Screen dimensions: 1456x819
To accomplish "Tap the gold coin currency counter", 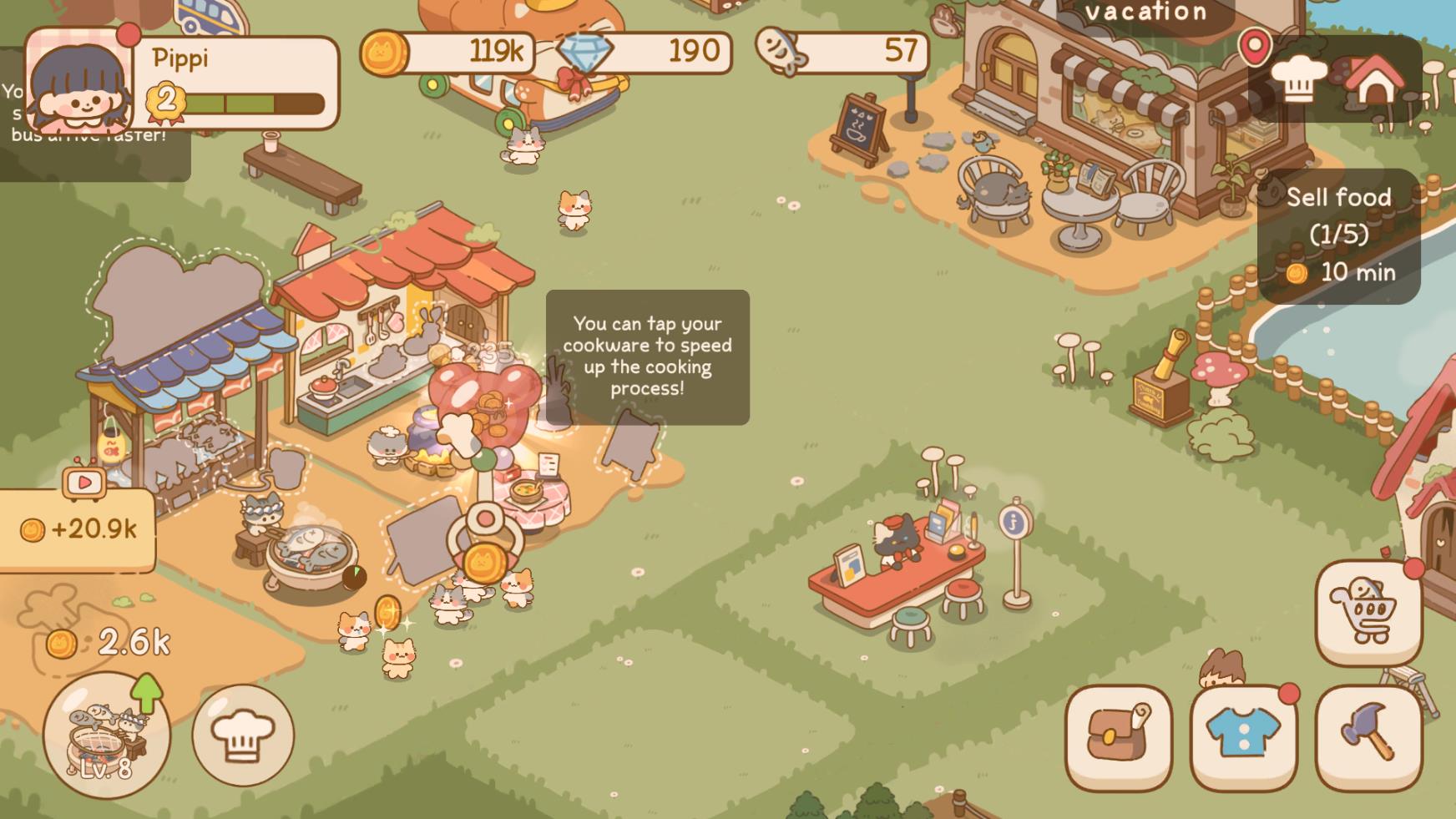I will point(448,52).
